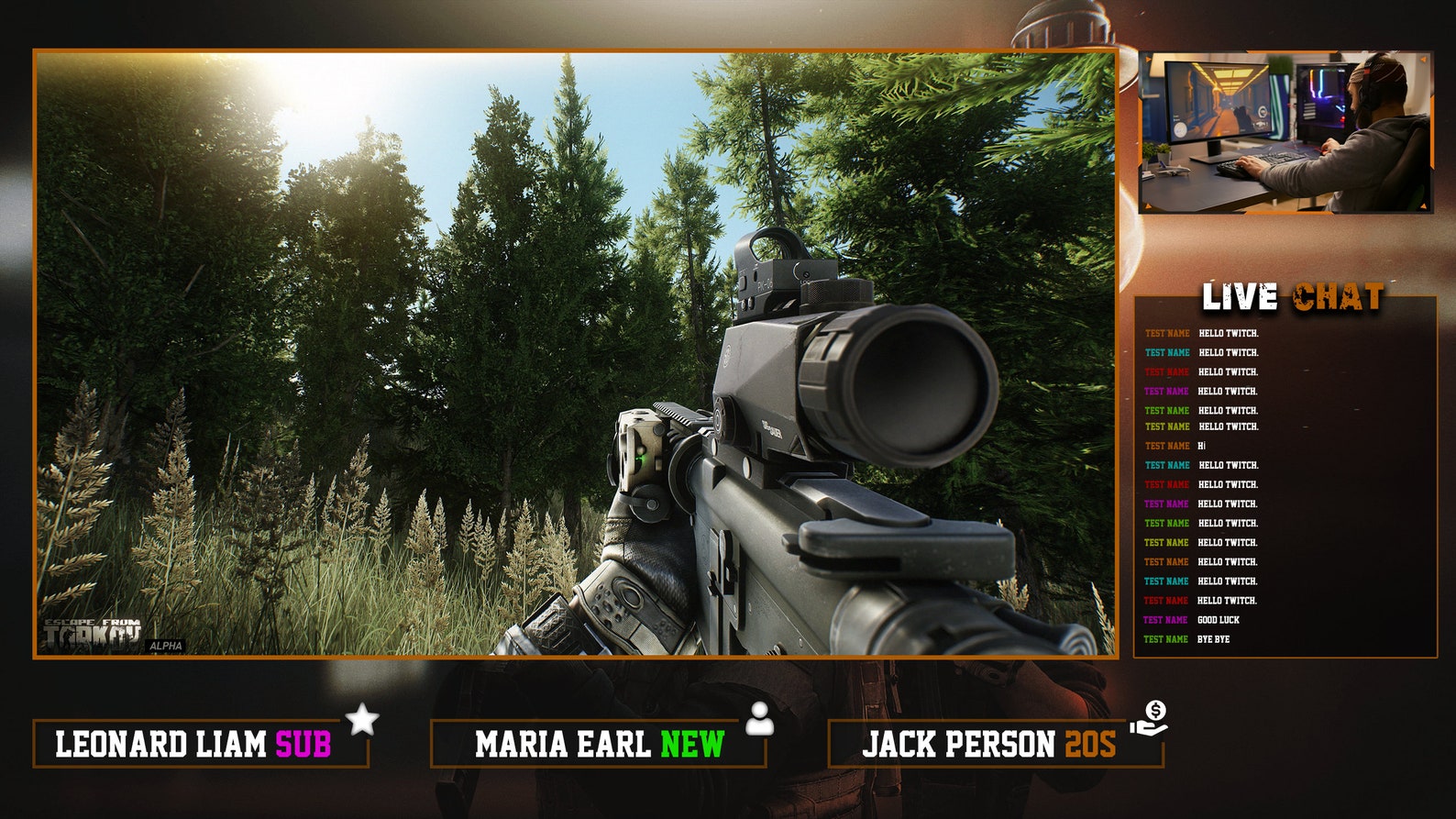1456x819 pixels.
Task: Select the GOOD LUCK chat message
Action: pos(1217,620)
